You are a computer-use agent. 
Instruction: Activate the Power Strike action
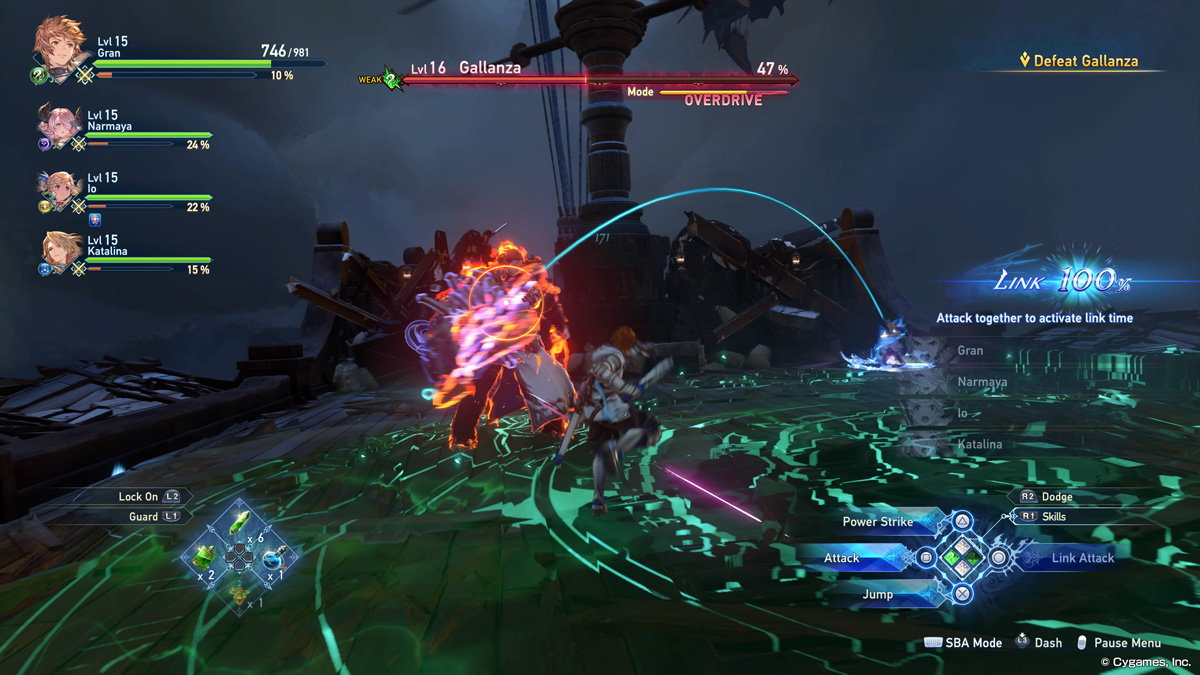click(878, 521)
